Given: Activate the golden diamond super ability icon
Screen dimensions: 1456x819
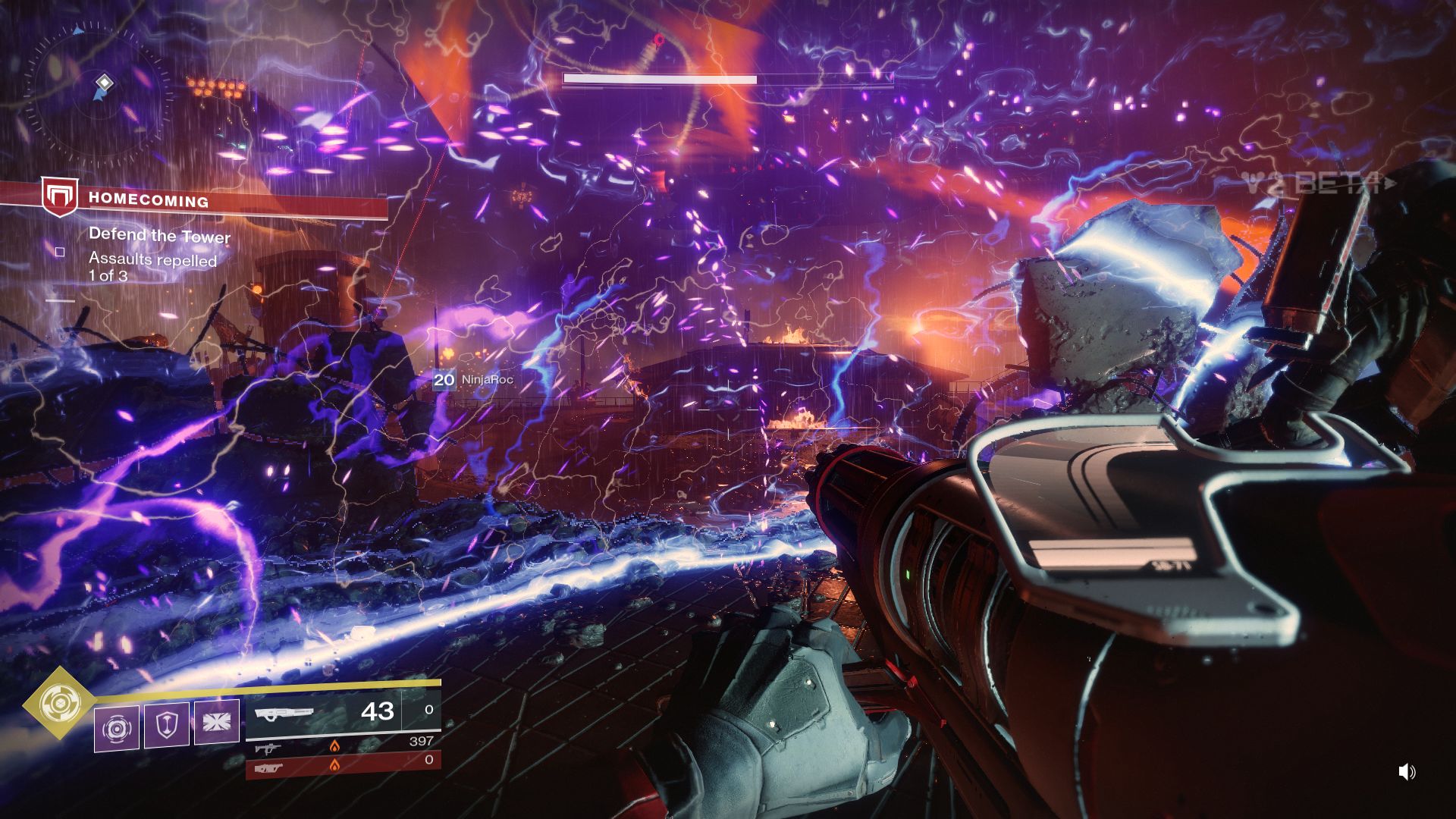Looking at the screenshot, I should (x=58, y=703).
